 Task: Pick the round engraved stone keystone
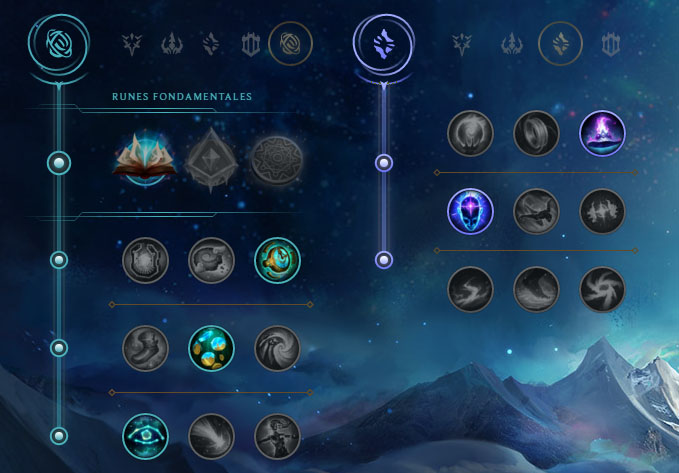277,162
